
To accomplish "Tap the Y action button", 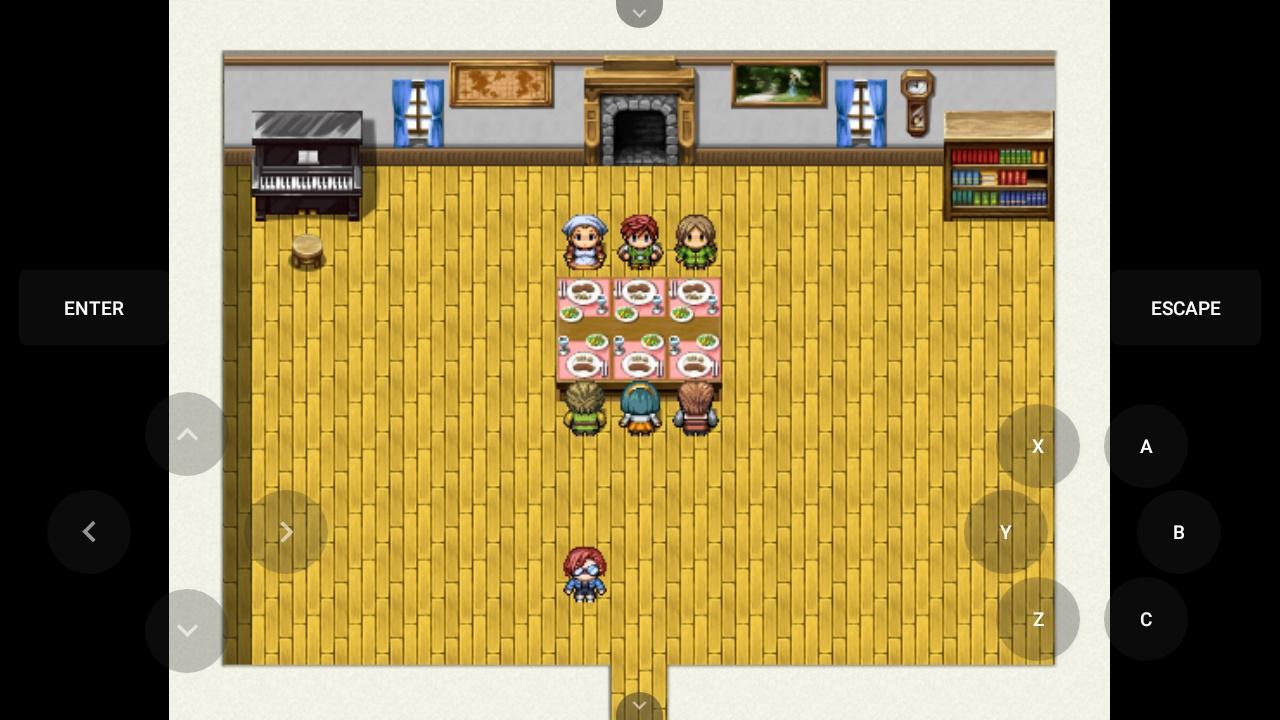I will point(1006,532).
